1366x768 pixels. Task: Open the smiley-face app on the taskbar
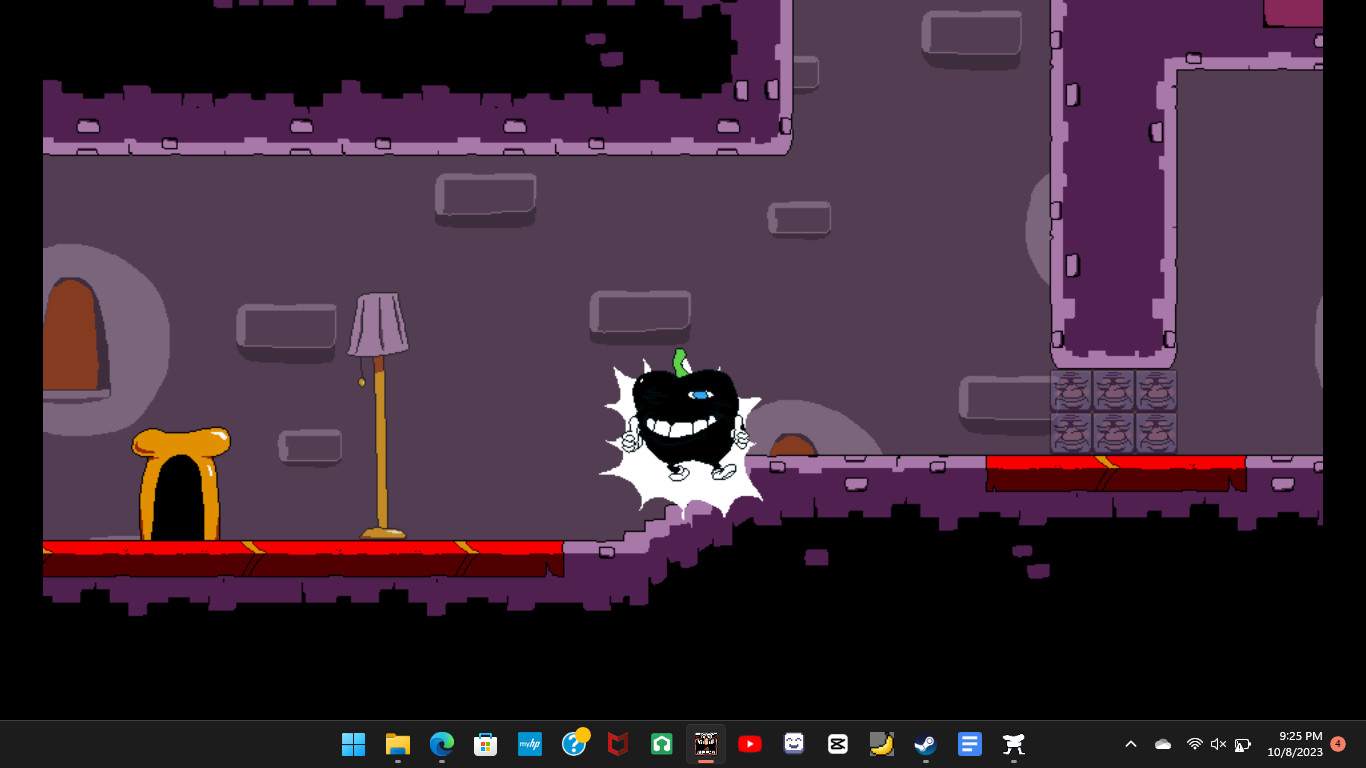(793, 744)
